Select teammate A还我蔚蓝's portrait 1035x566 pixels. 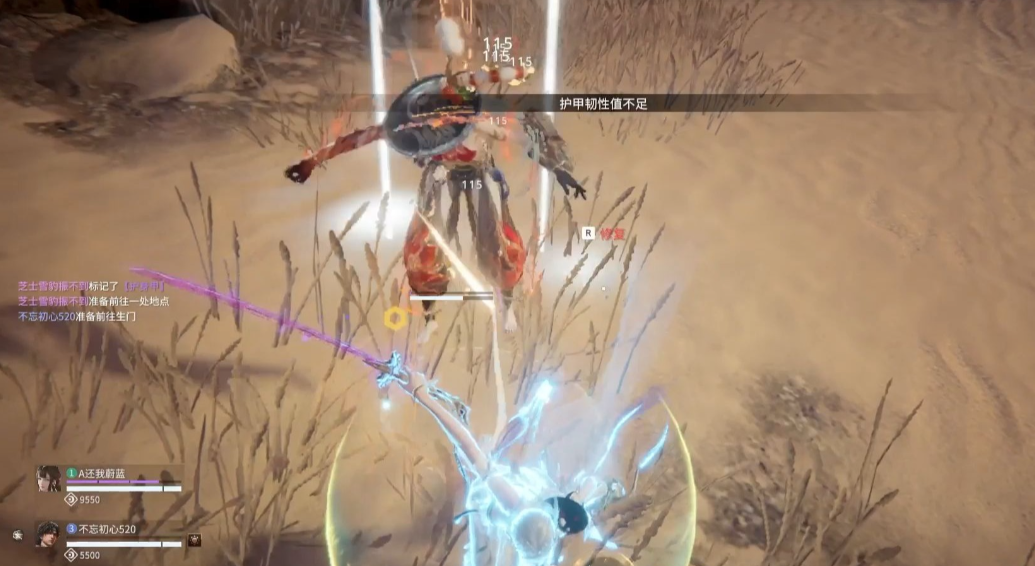(49, 479)
